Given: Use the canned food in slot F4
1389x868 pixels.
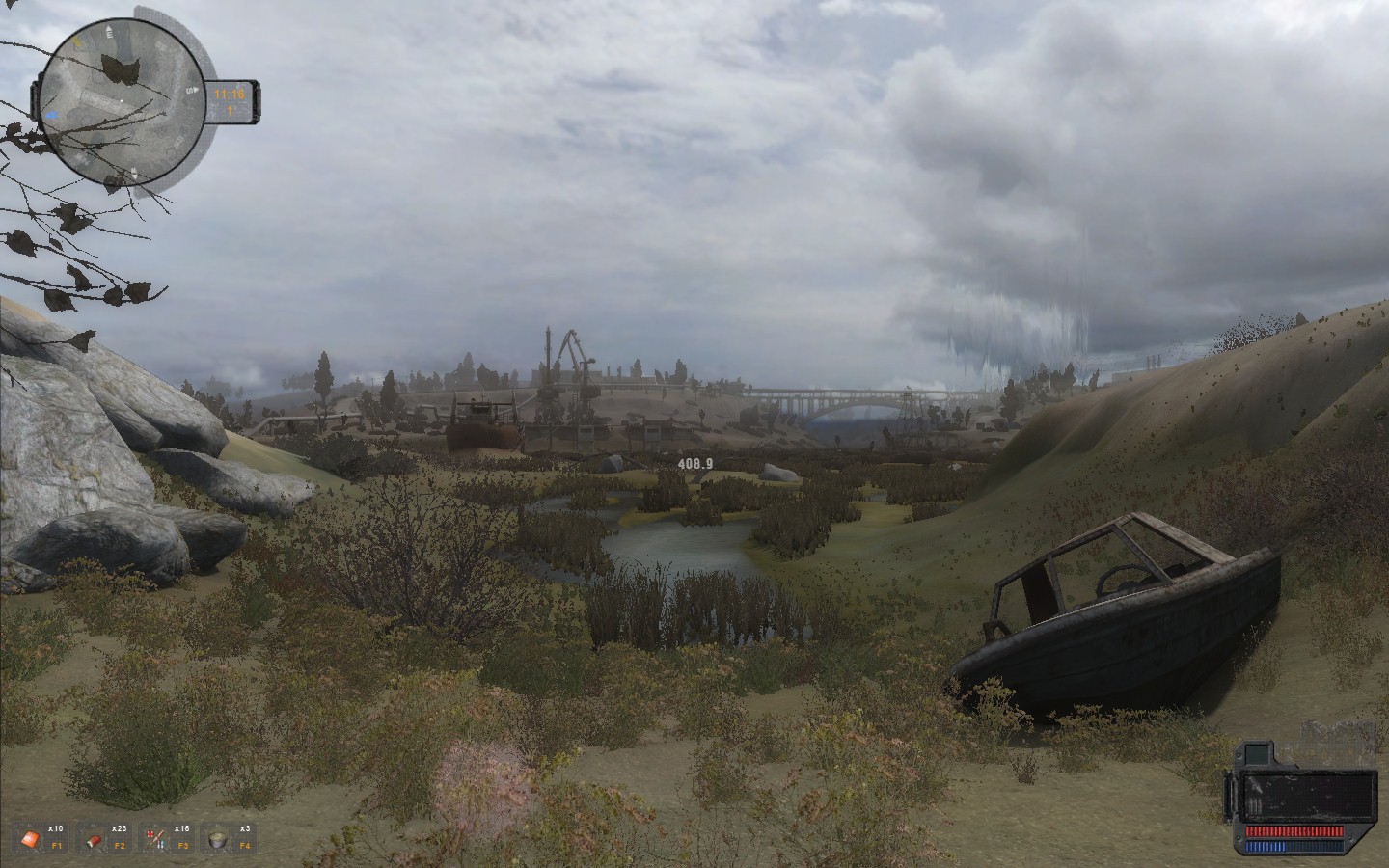Looking at the screenshot, I should pyautogui.click(x=217, y=839).
